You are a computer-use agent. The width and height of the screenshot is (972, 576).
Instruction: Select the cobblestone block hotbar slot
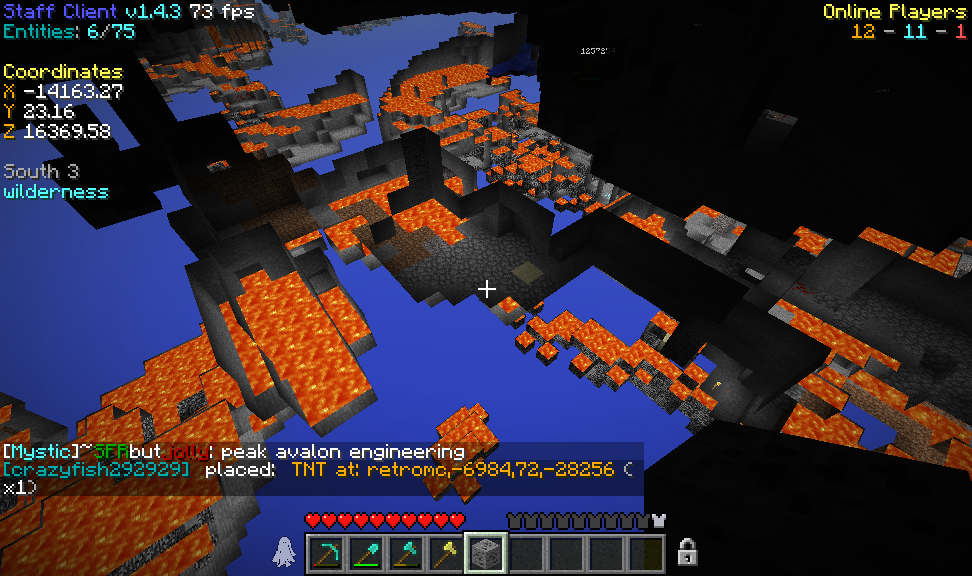[x=486, y=552]
